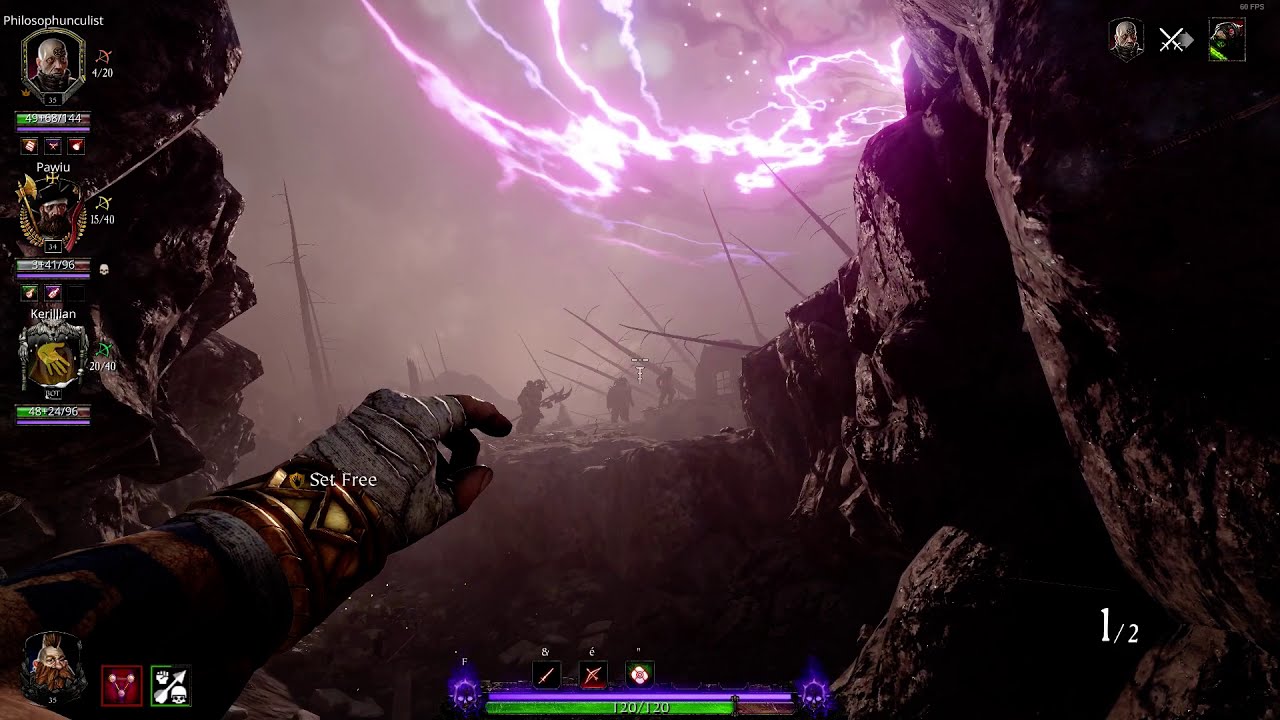The image size is (1280, 720).
Task: Activate the left purple skull career ability
Action: point(465,690)
